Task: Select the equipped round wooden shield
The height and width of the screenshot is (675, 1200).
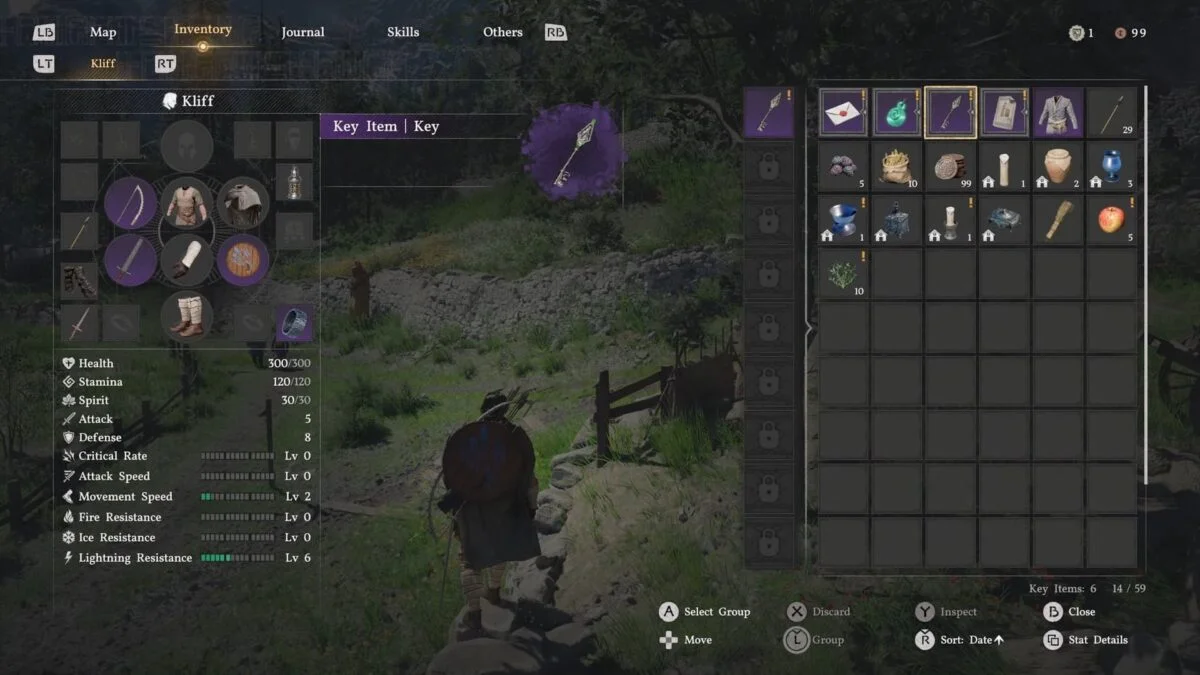Action: pos(243,260)
